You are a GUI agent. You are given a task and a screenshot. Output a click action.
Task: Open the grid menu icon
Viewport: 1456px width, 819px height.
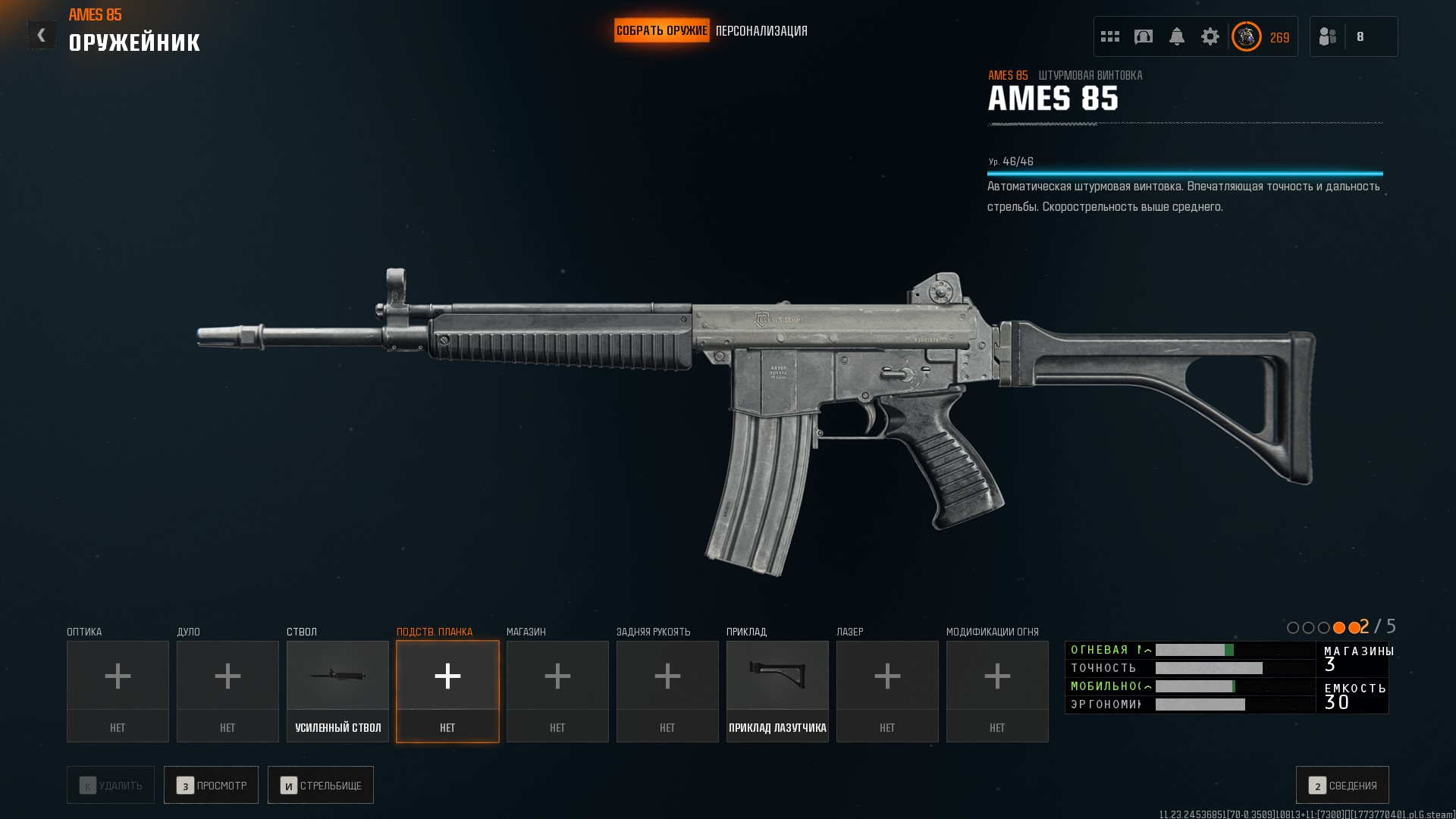point(1110,36)
